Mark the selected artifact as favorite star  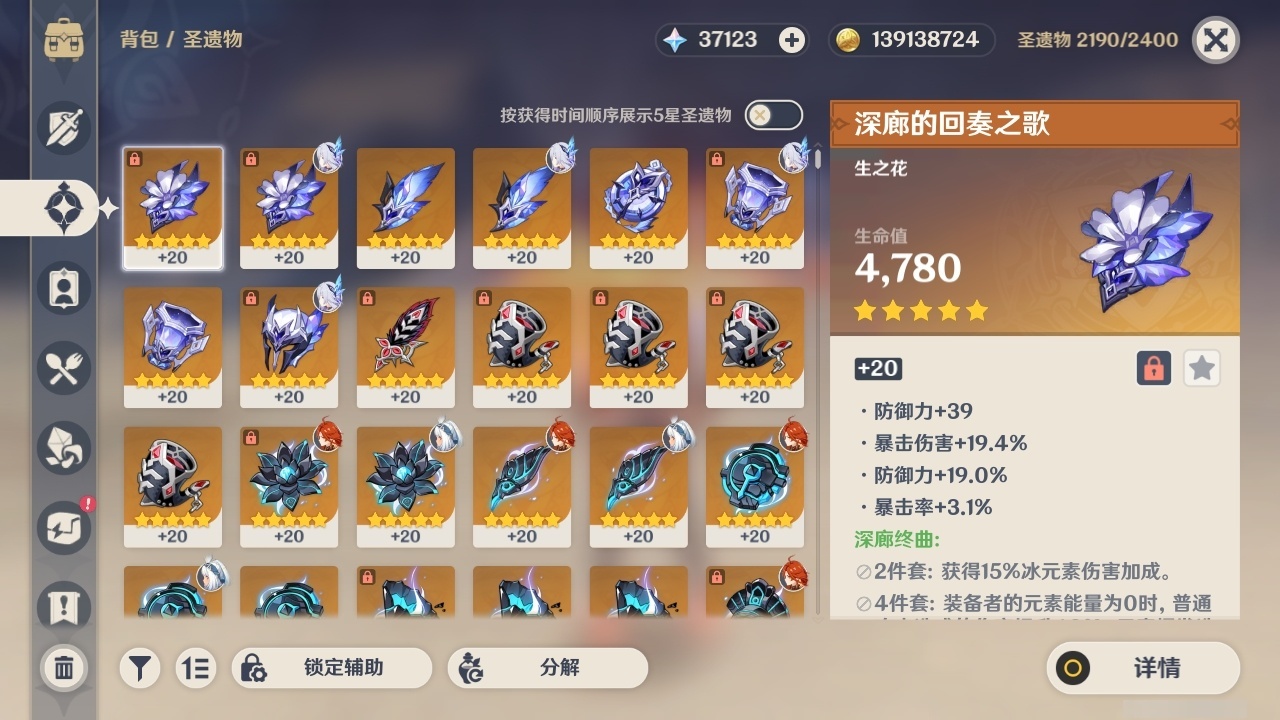1201,368
